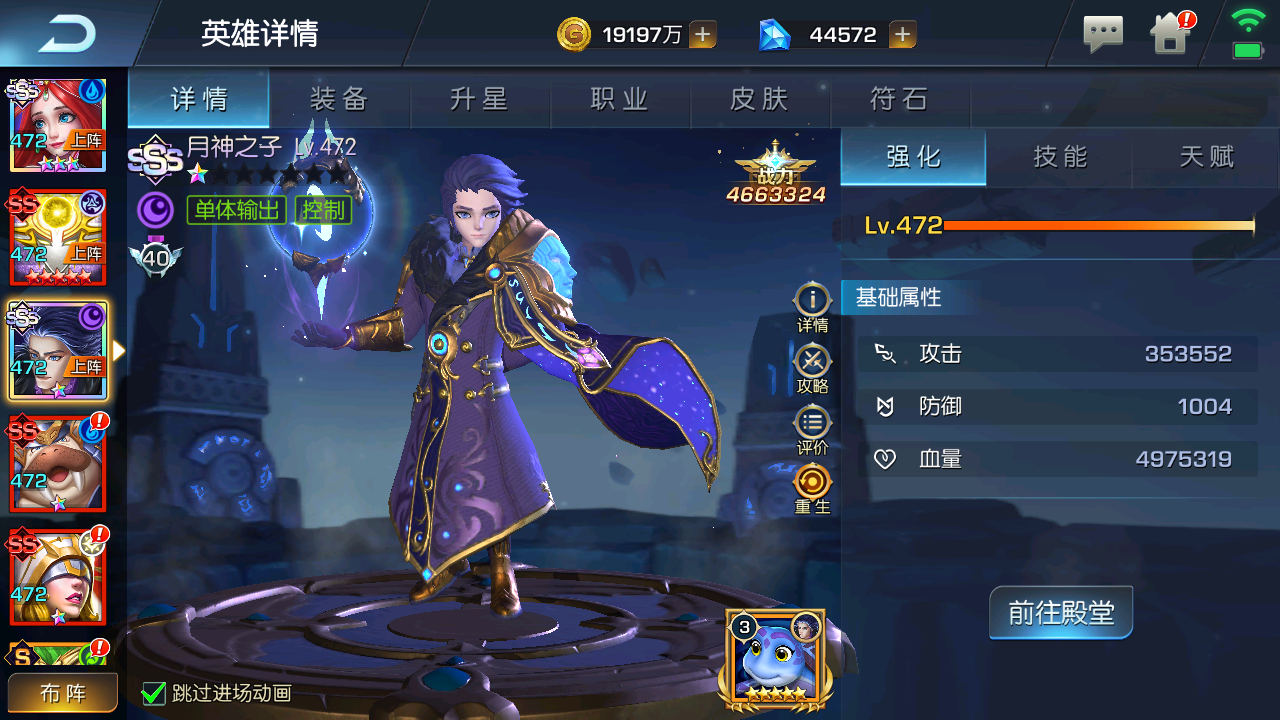Click the 前往殿堂 button
1280x720 pixels.
(x=1061, y=612)
